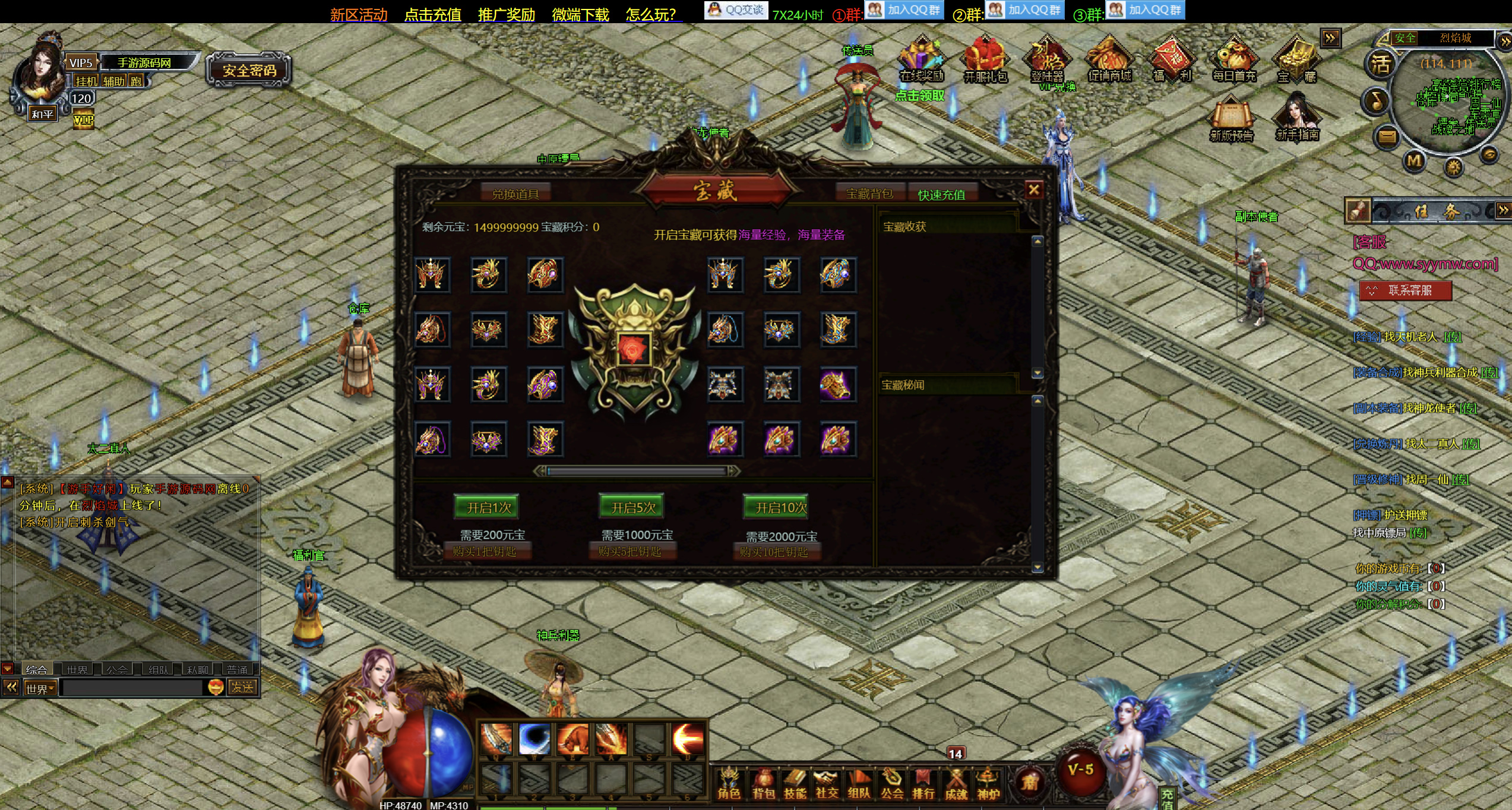Open the 宝藏背包 tab
Screen dimensions: 1512x810
[869, 194]
